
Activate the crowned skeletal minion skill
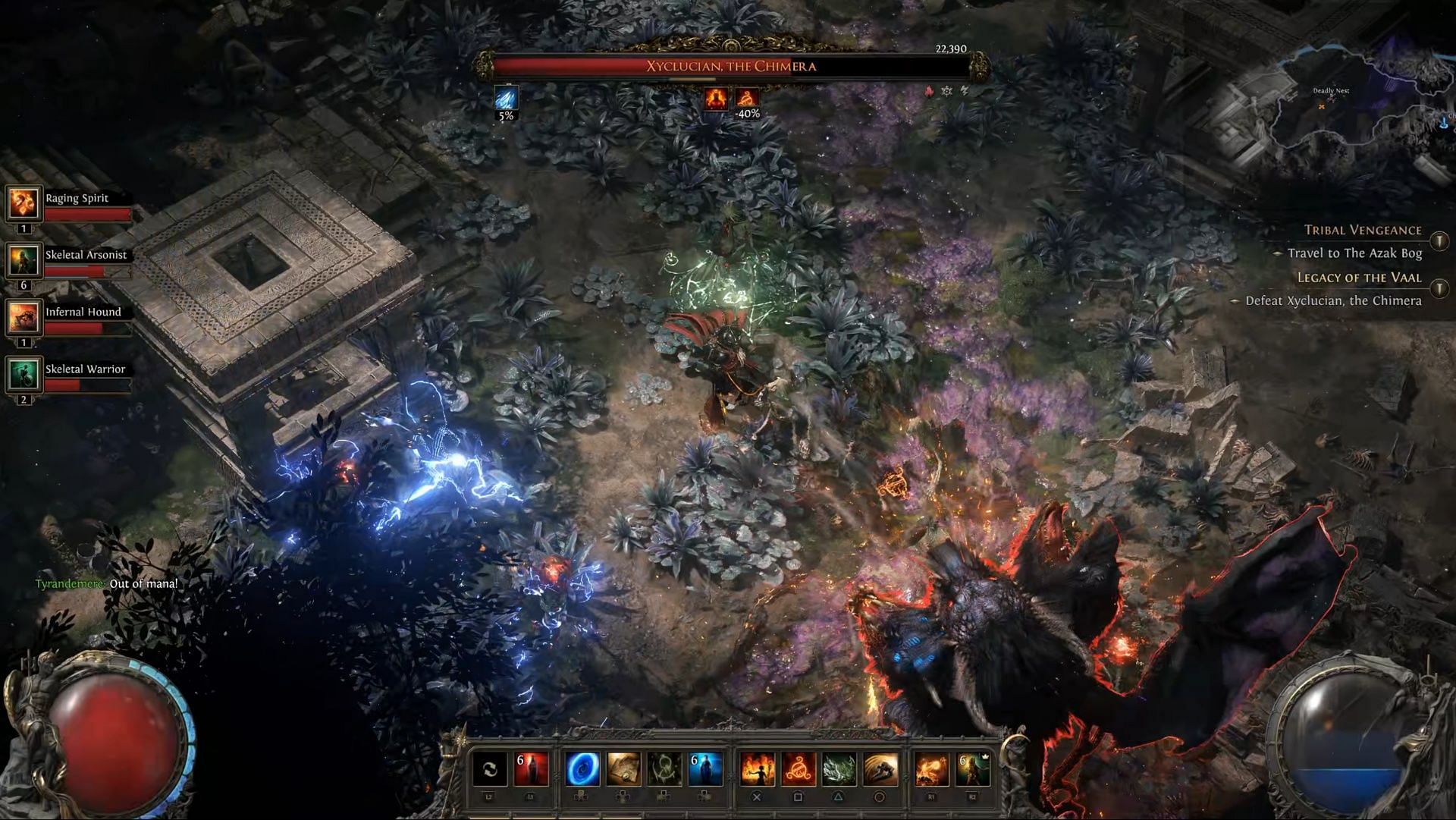[972, 769]
